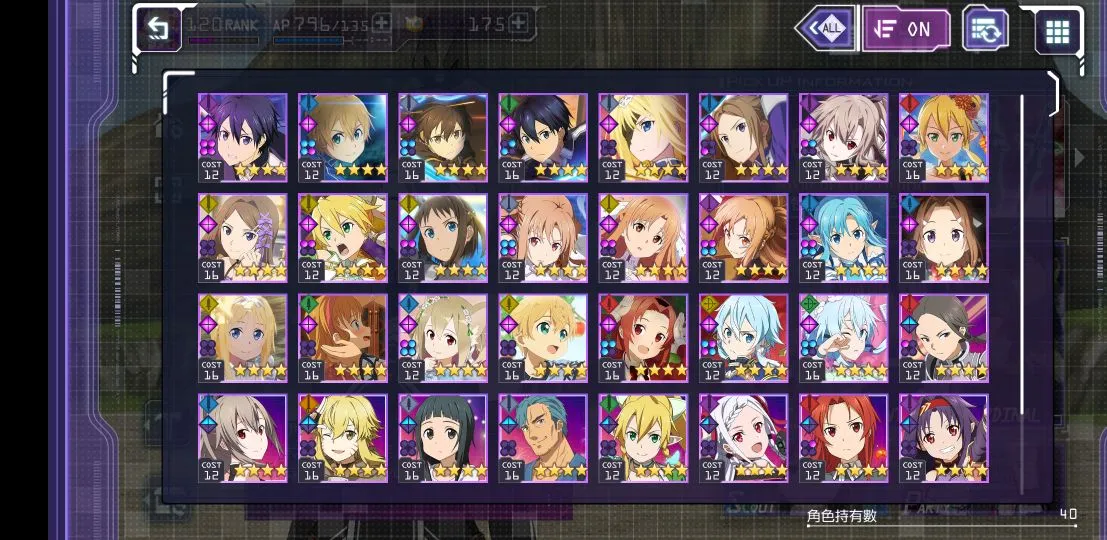Screen dimensions: 1107x540
Task: Select the blue-haired elf Asuna card
Action: coord(843,238)
